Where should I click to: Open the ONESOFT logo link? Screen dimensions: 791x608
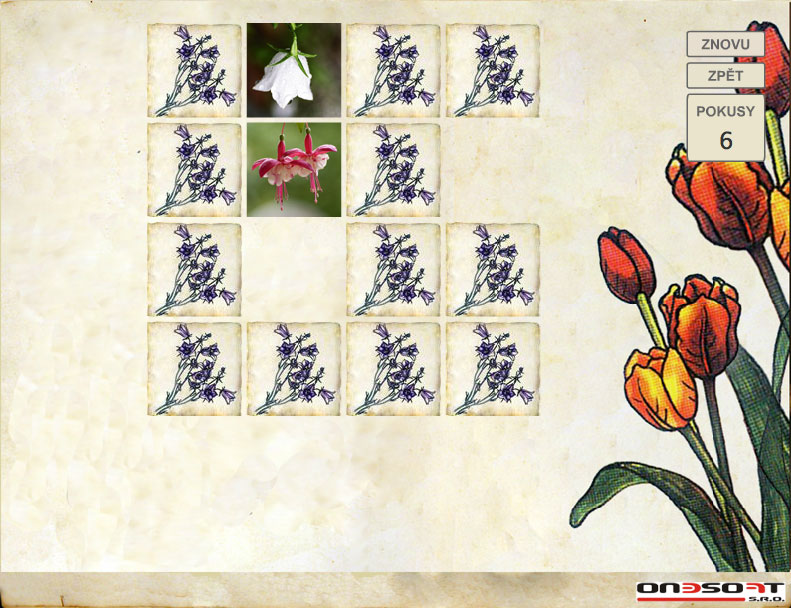[x=710, y=589]
